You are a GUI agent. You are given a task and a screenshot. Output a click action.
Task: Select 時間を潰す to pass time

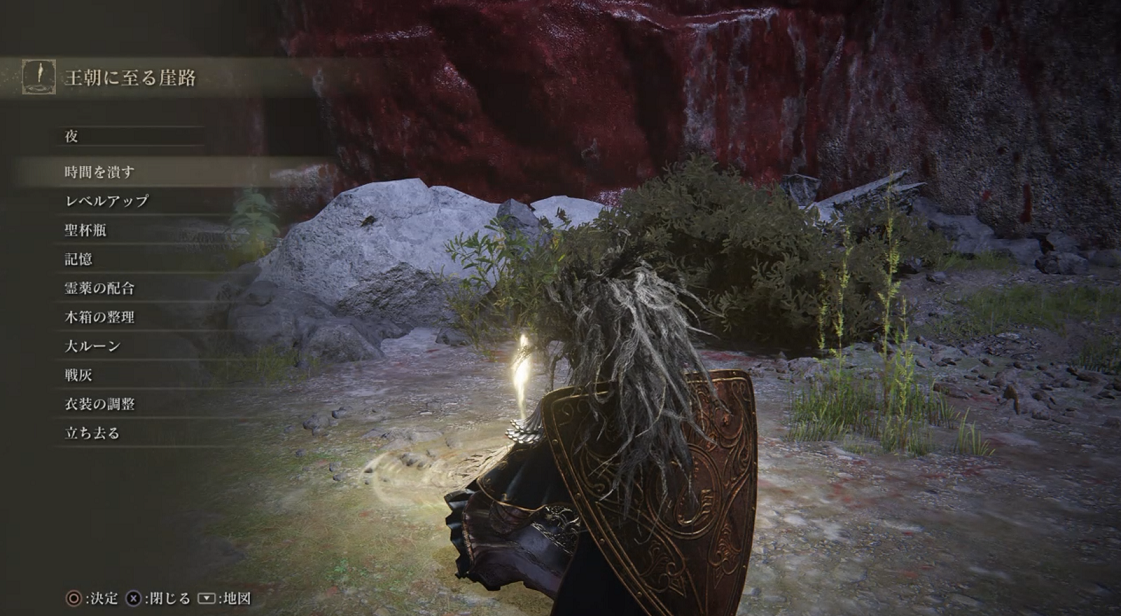click(99, 172)
